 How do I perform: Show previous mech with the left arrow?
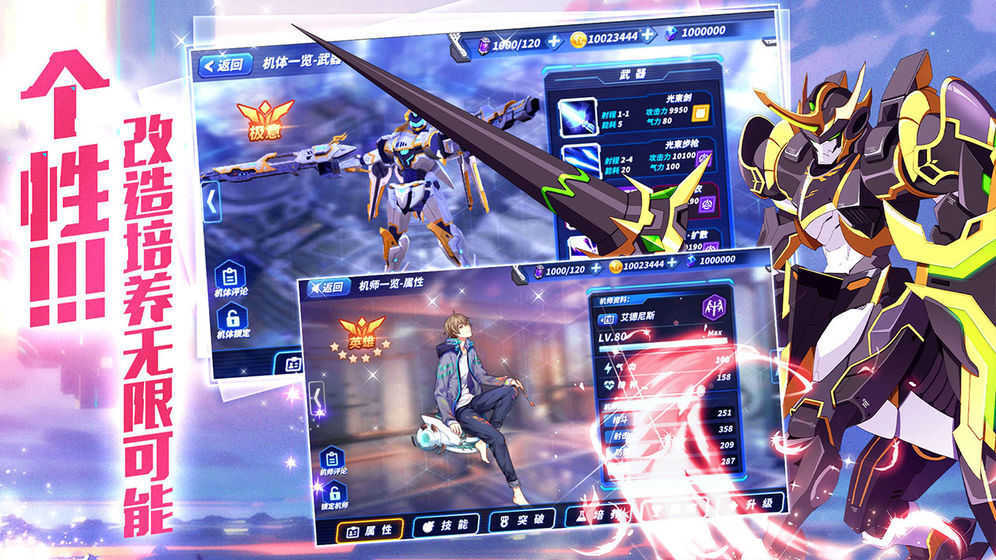click(211, 199)
